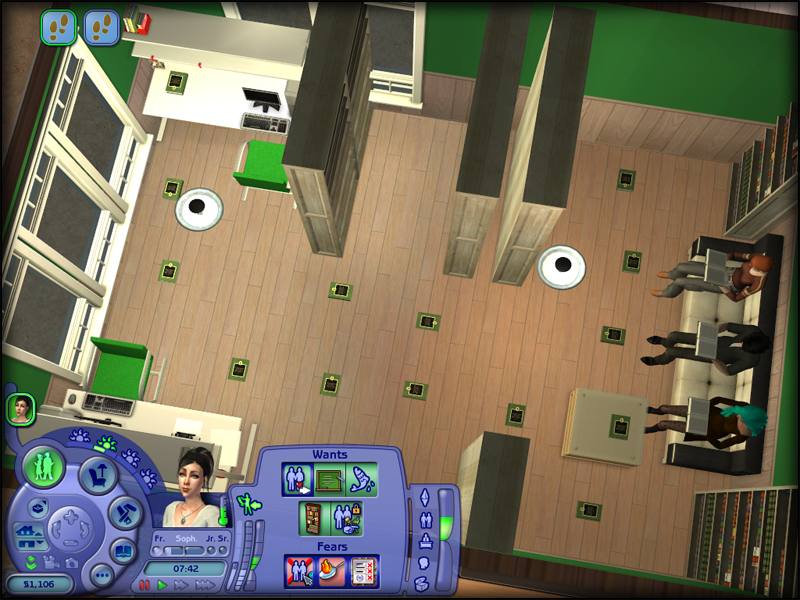
Task: Click the second queued footsteps action
Action: point(101,26)
